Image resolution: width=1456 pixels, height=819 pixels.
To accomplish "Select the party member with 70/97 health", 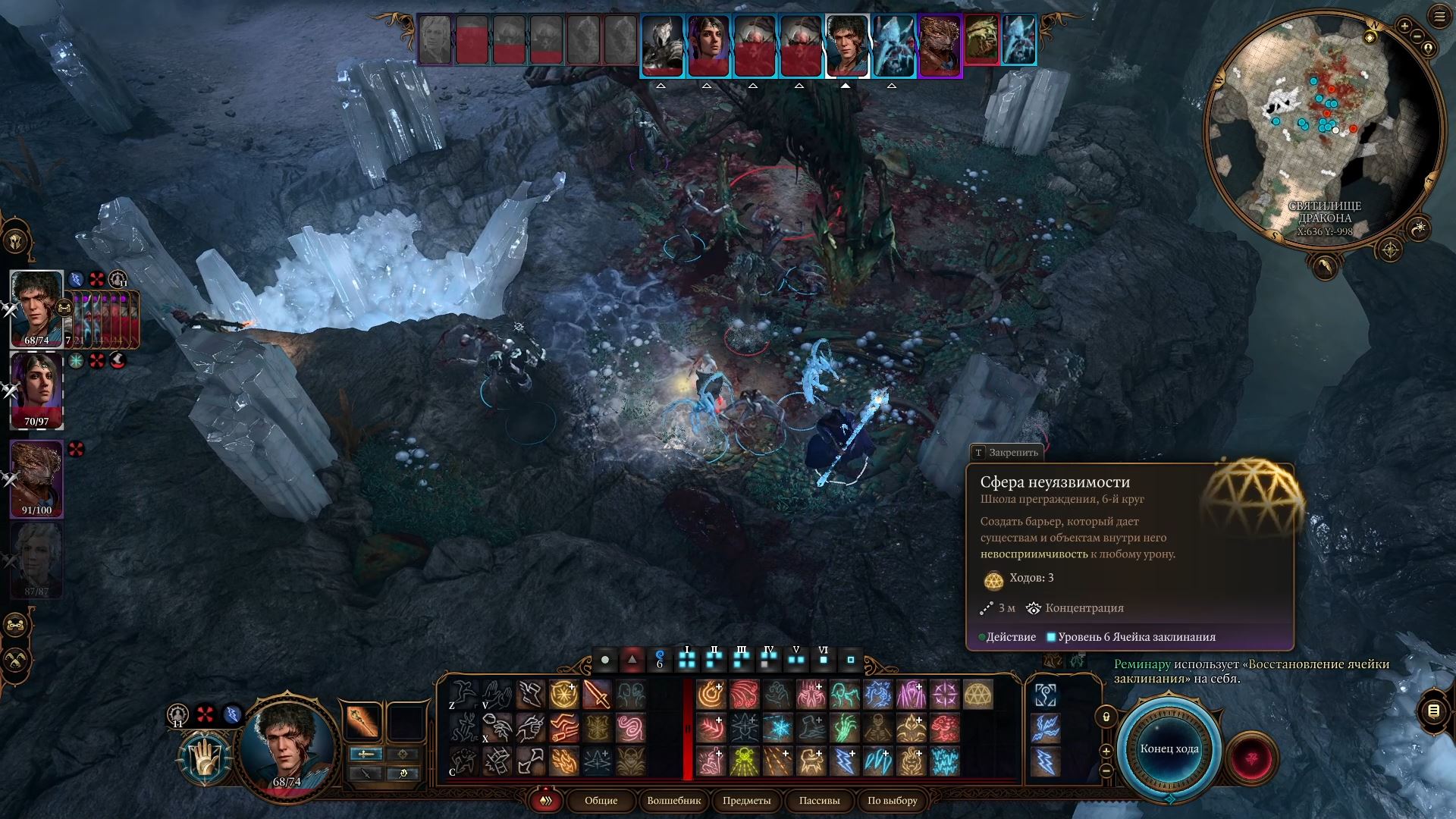I will pos(36,391).
